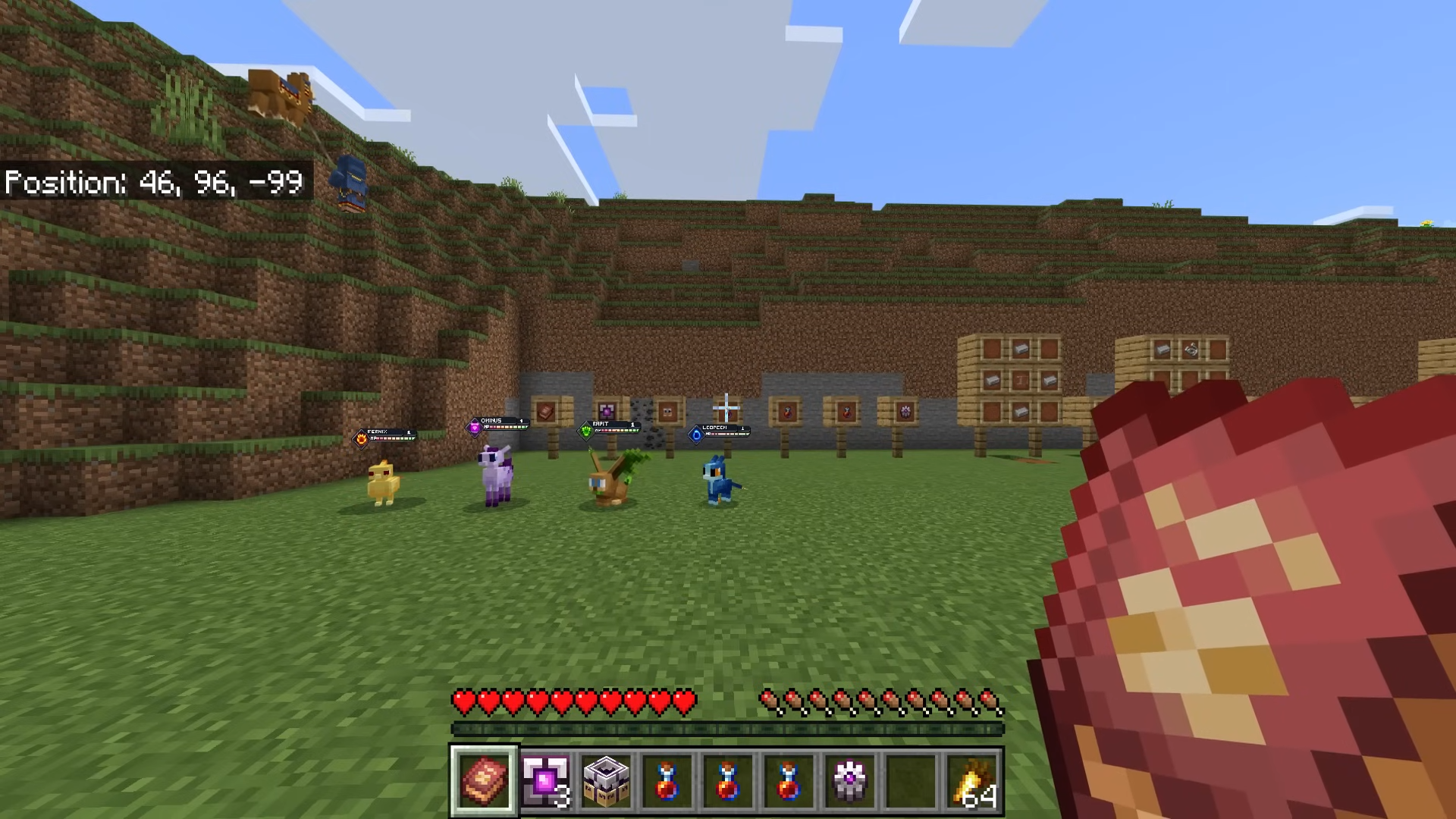
Task: Click Rapit's green type badge
Action: point(585,431)
